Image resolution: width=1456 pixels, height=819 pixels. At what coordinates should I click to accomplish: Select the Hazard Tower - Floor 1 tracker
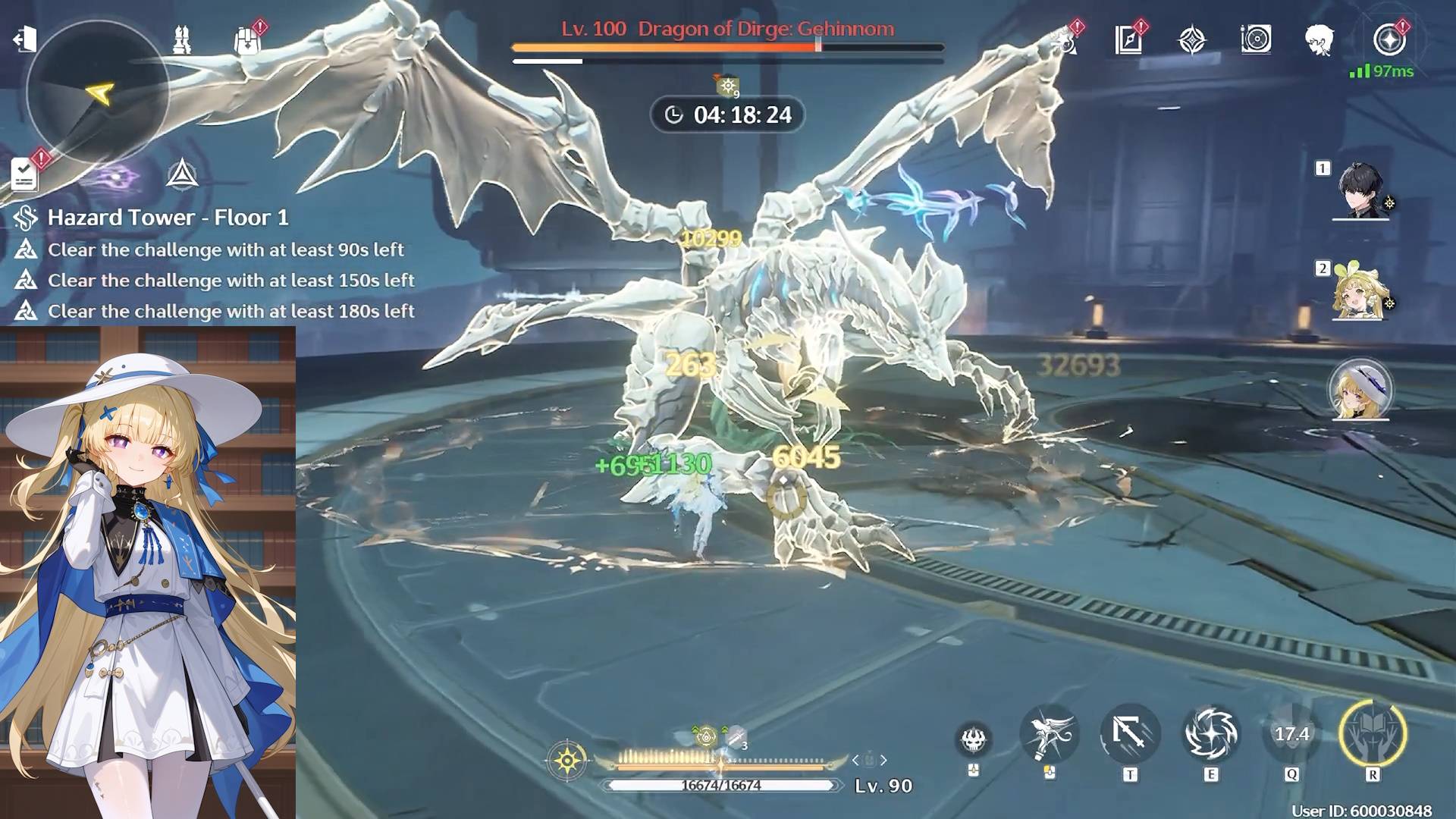click(x=168, y=218)
